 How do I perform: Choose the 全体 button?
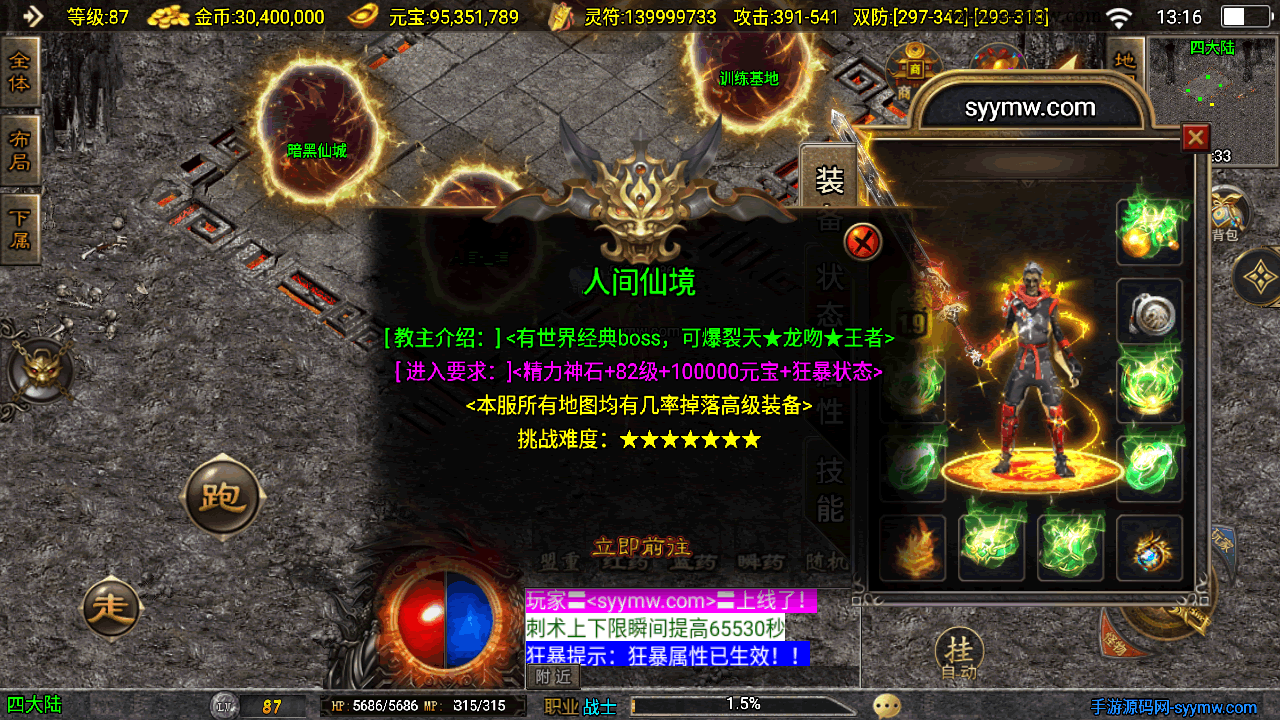tap(20, 71)
